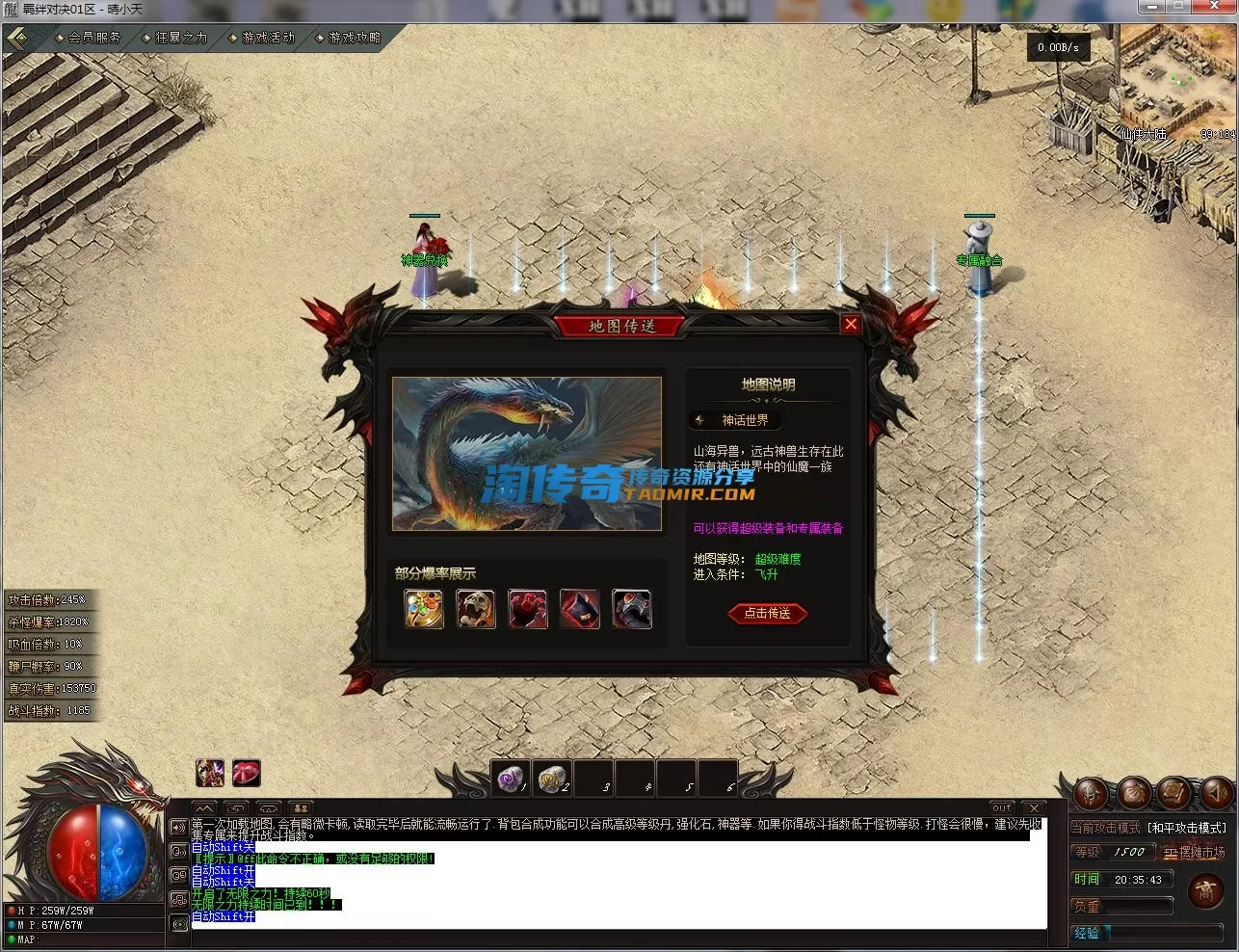Open the character sheet helmet icon
The width and height of the screenshot is (1239, 952).
[1091, 793]
